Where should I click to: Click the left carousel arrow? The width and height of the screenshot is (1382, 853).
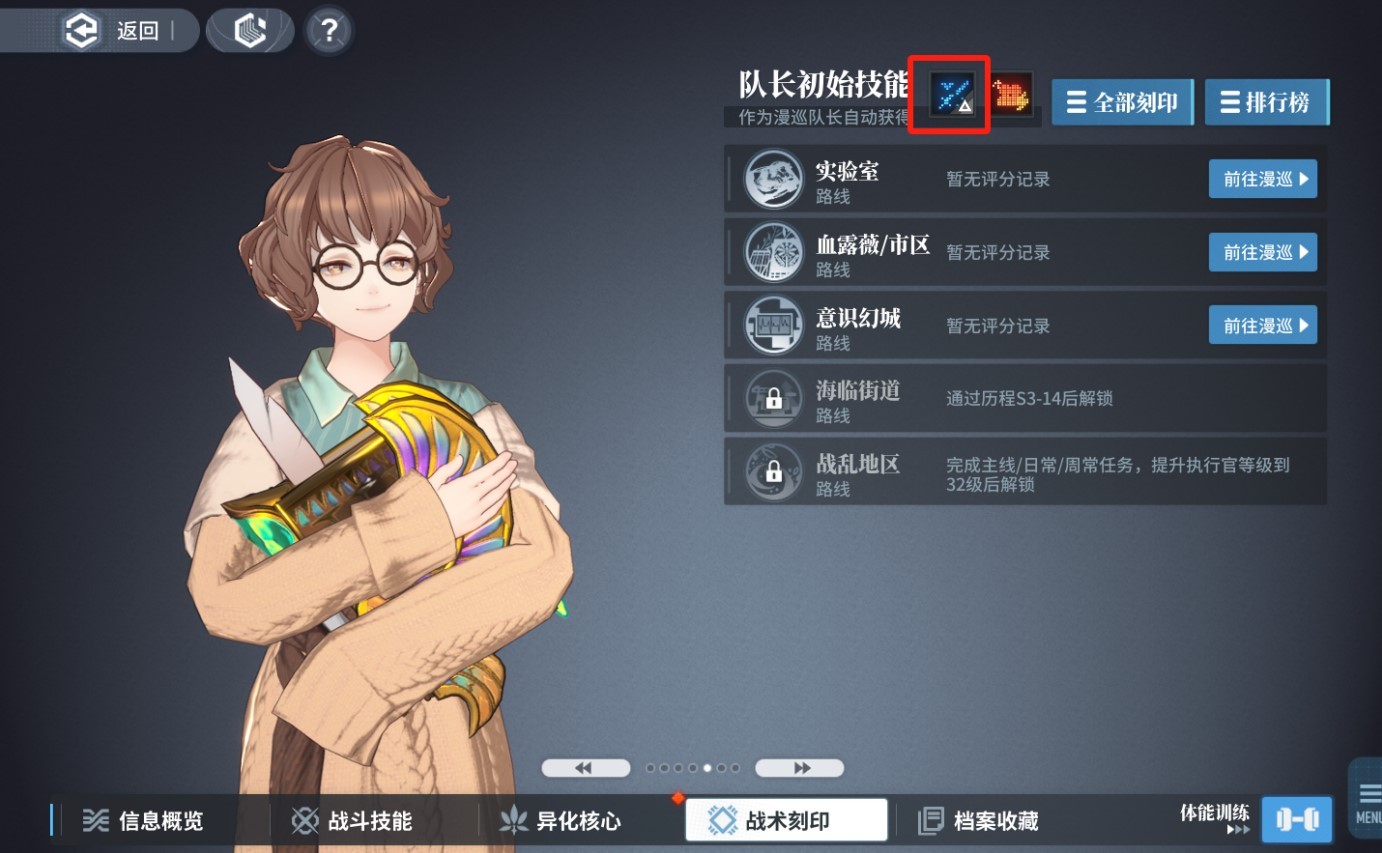tap(585, 767)
